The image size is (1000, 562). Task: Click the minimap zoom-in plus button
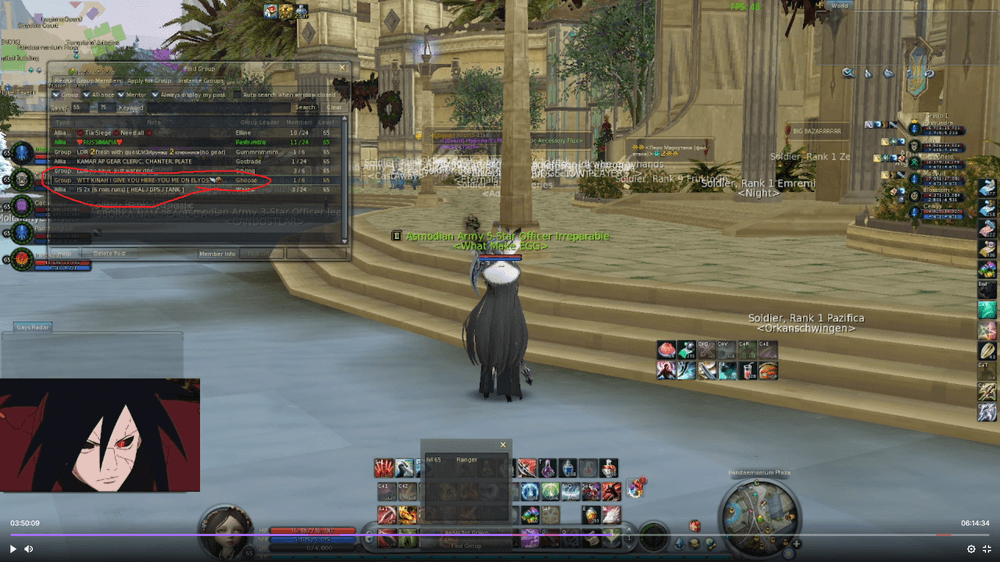coord(796,544)
